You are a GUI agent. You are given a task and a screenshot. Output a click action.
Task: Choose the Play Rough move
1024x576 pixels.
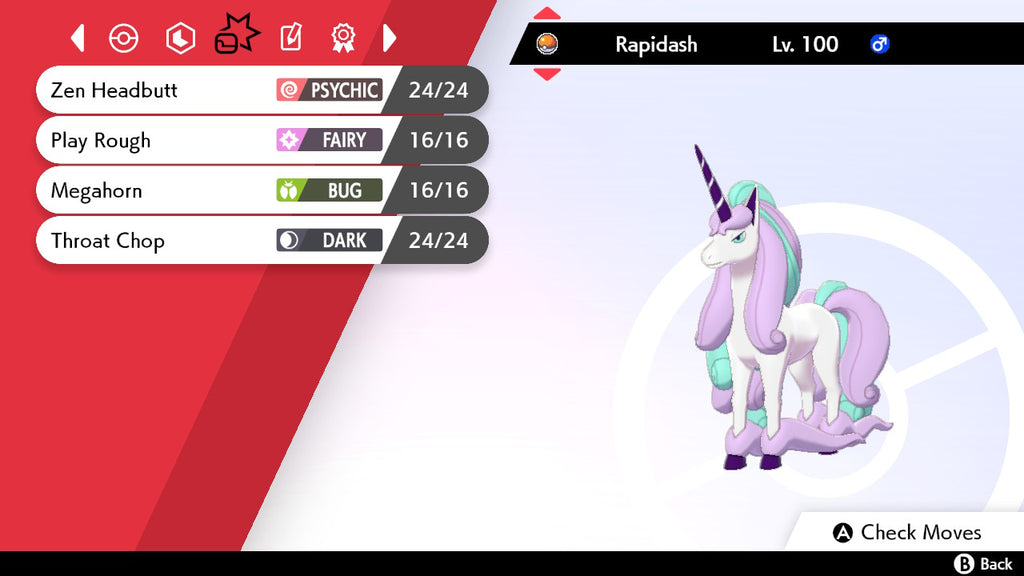coord(260,140)
